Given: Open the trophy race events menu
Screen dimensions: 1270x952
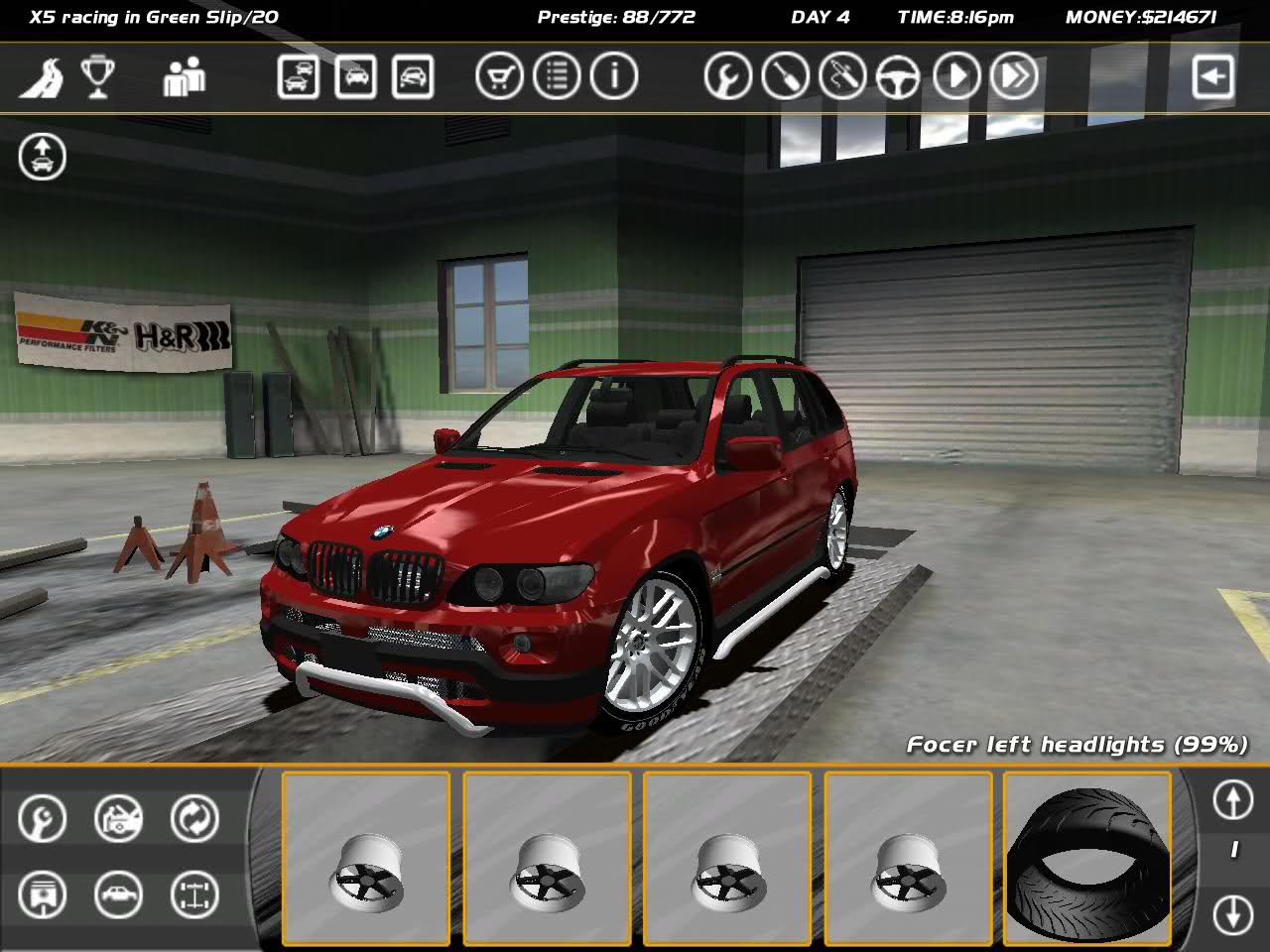Looking at the screenshot, I should (100, 74).
